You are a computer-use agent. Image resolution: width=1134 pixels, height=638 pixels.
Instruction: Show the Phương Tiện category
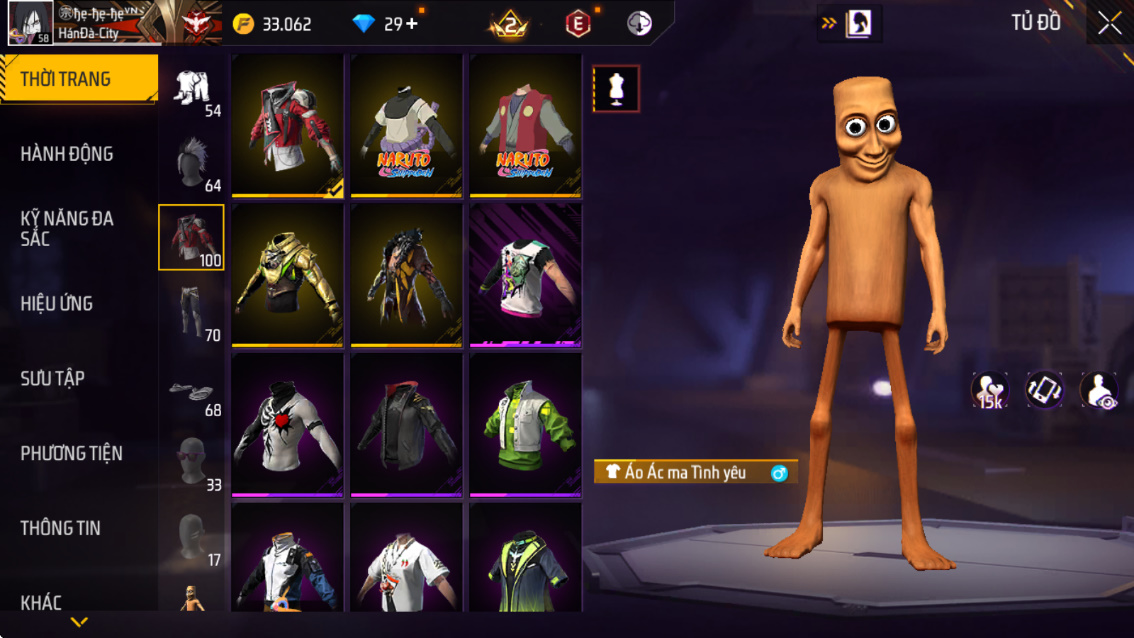click(71, 454)
